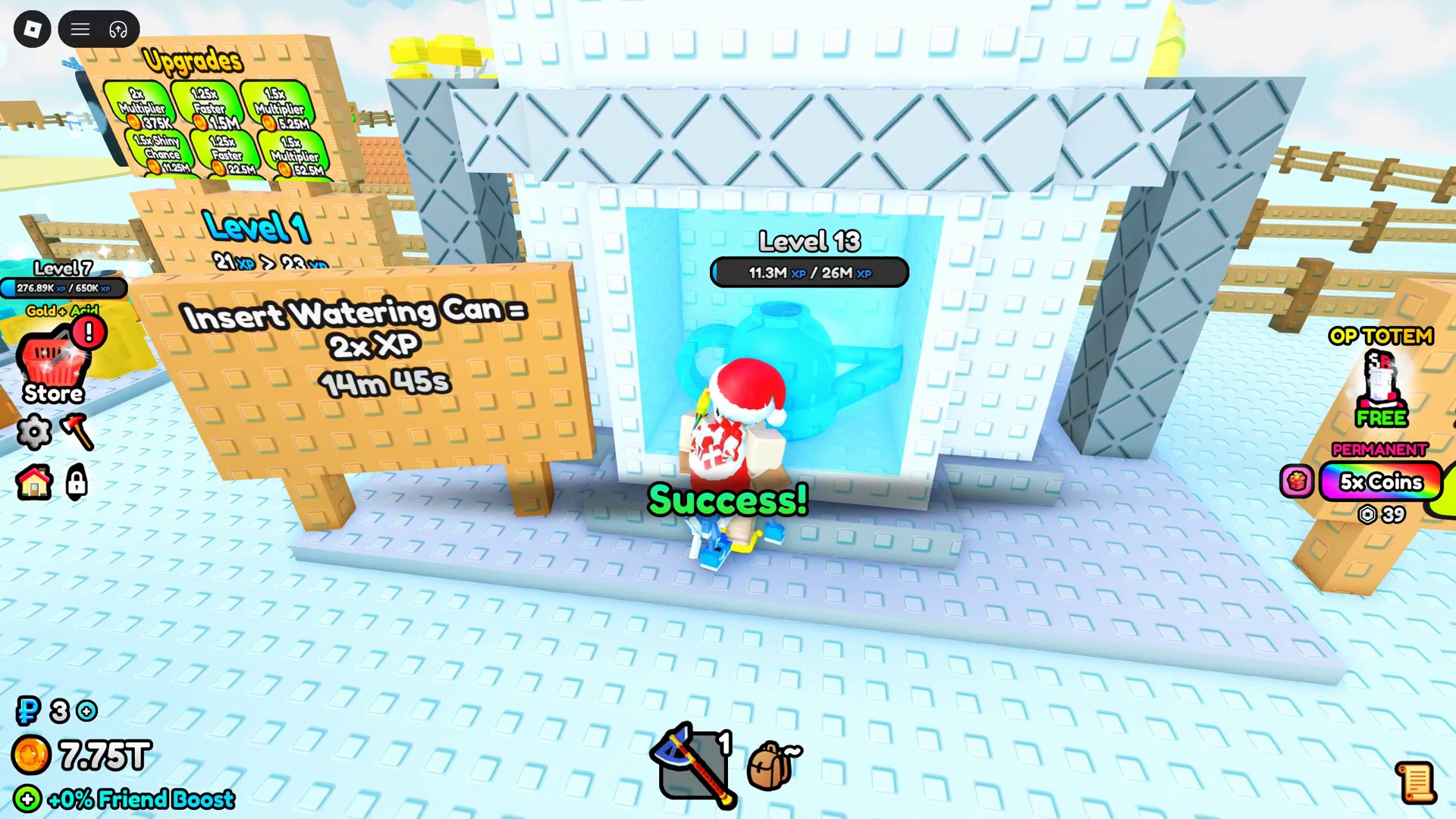Click the Level 13 XP progress bar
The width and height of the screenshot is (1456, 819).
(808, 273)
